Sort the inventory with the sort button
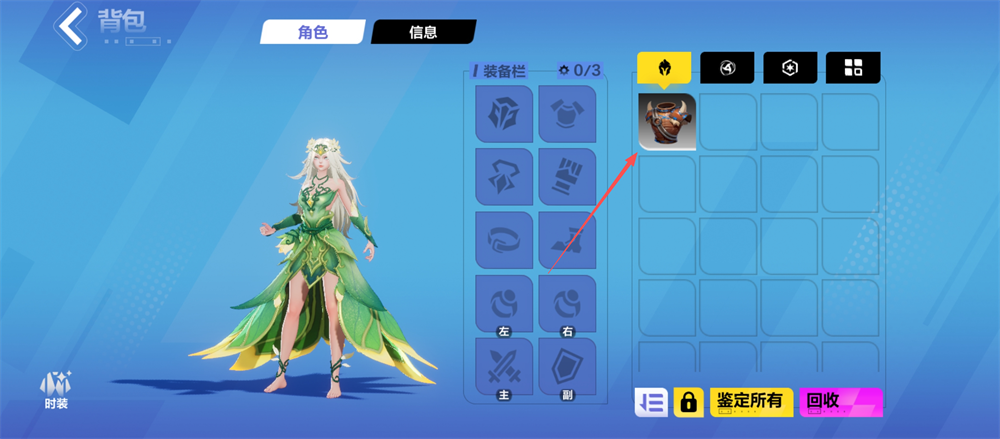This screenshot has width=1000, height=439. pyautogui.click(x=651, y=402)
